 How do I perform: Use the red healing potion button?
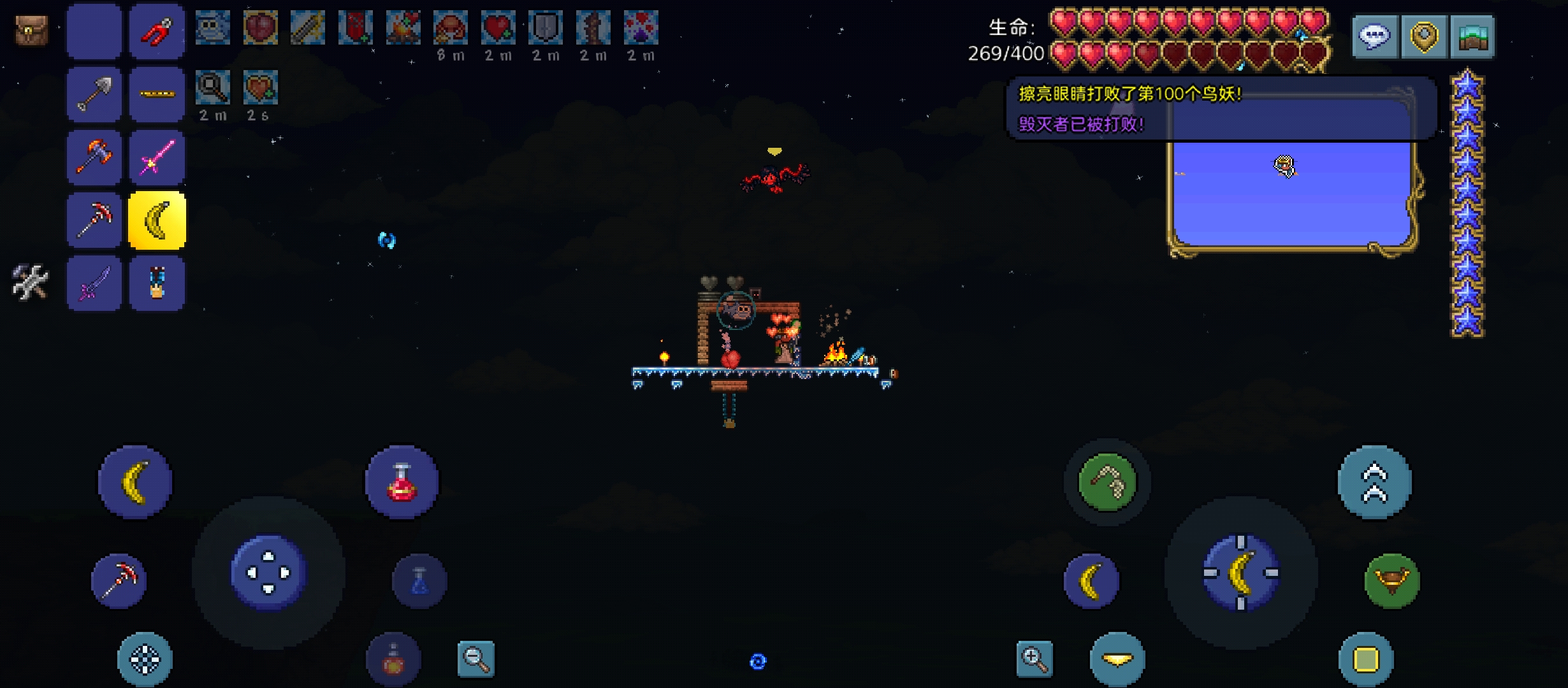click(x=402, y=482)
